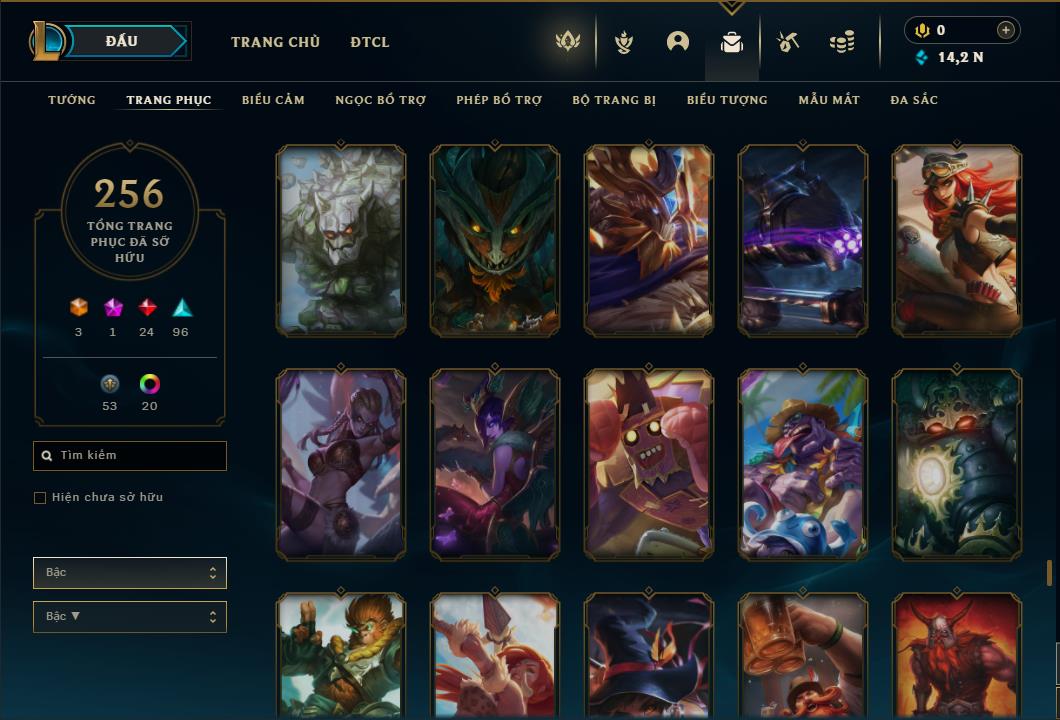Open the profile icon in top bar
This screenshot has height=720, width=1060.
coord(678,42)
